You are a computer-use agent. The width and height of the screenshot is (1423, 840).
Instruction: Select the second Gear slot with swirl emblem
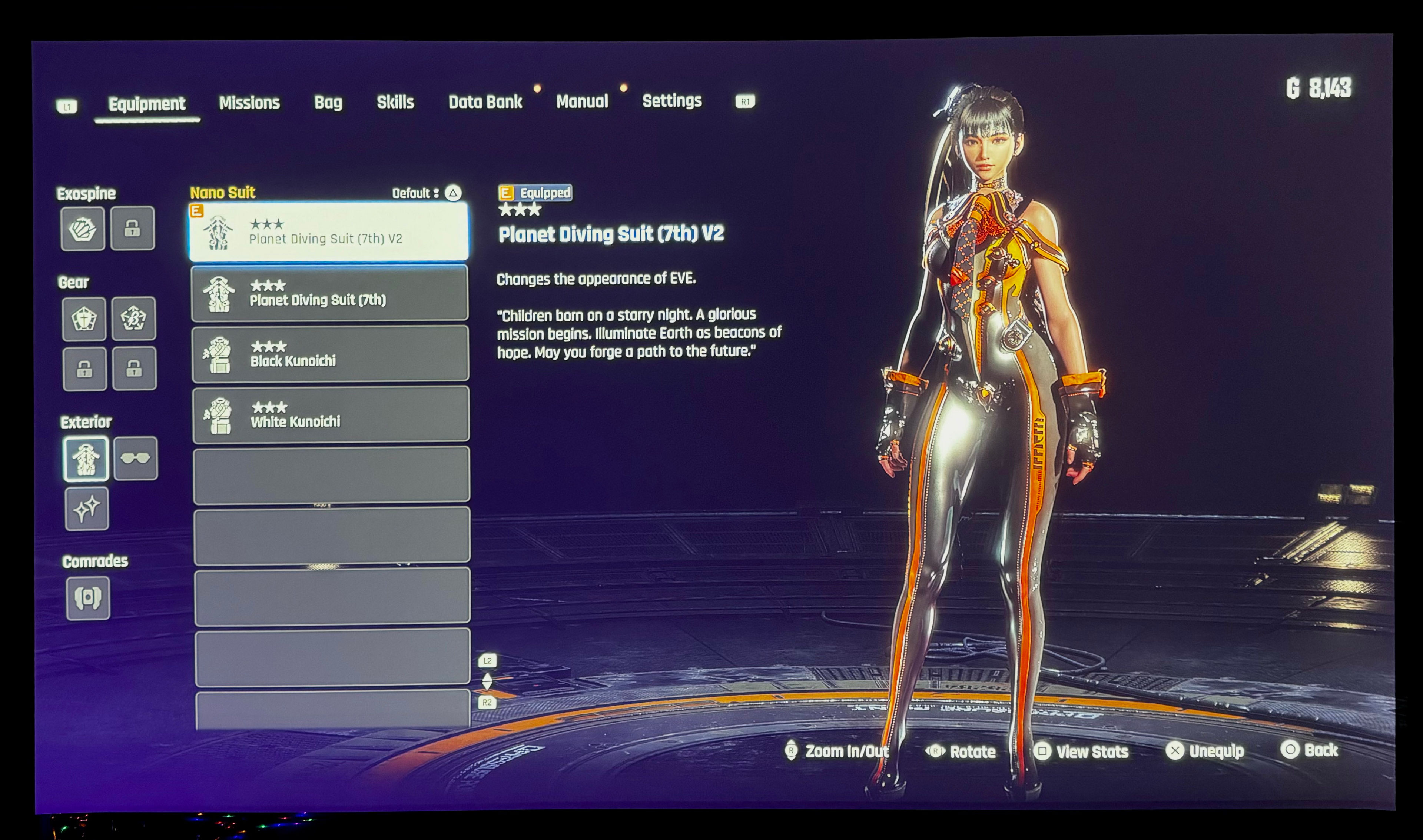point(134,319)
